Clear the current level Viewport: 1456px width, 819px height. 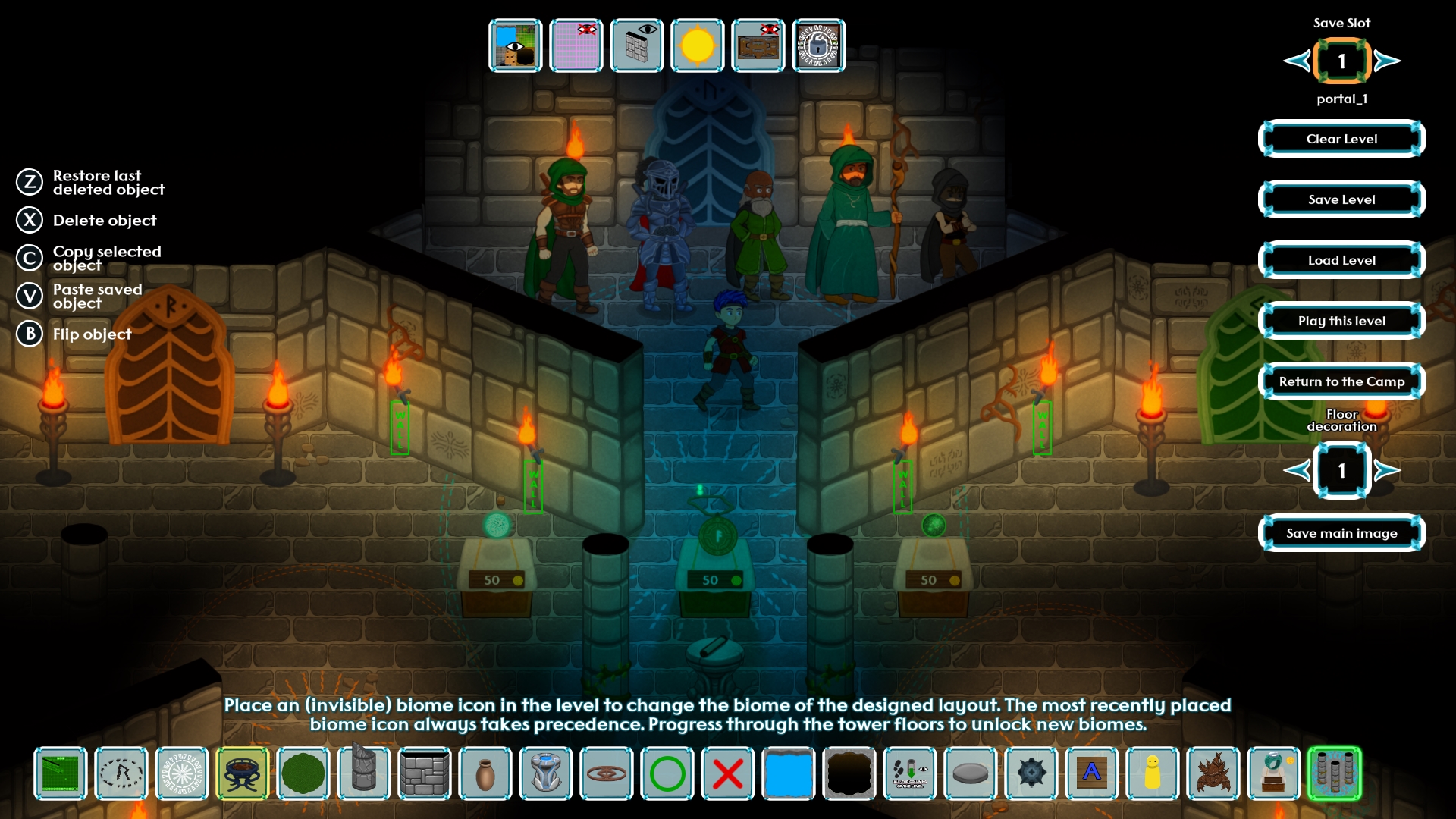1341,139
